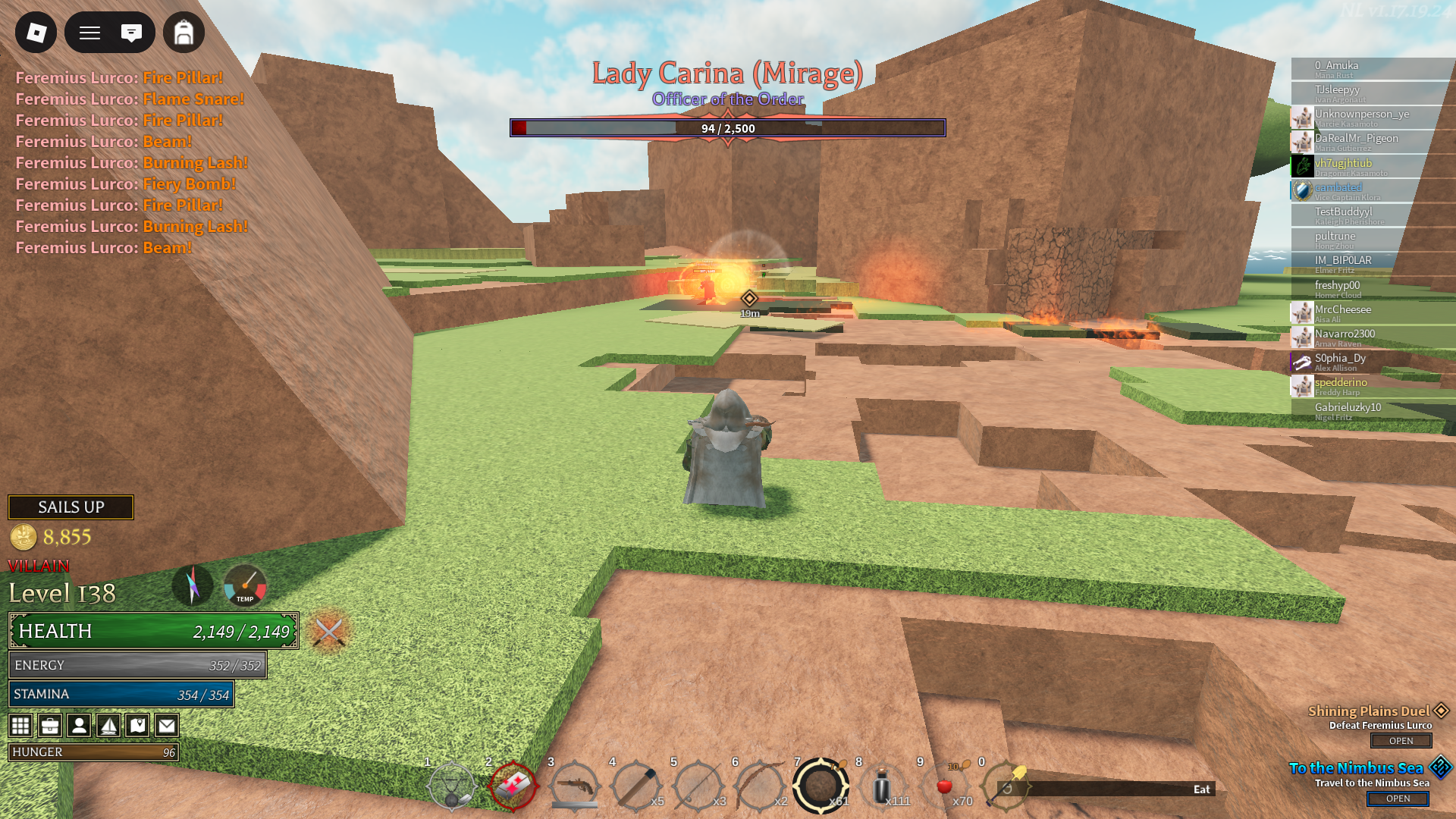
Task: Select the bow in hotbar slot 6
Action: click(x=758, y=786)
